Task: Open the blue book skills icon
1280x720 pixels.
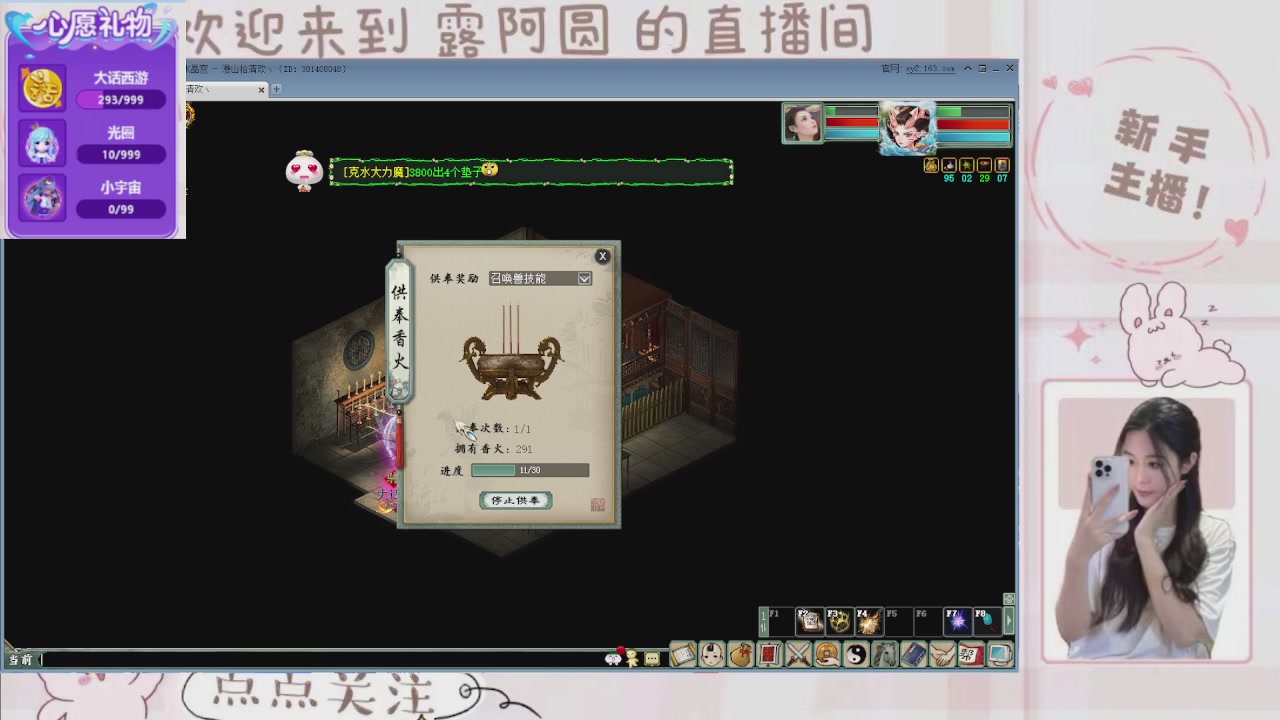Action: coord(911,656)
